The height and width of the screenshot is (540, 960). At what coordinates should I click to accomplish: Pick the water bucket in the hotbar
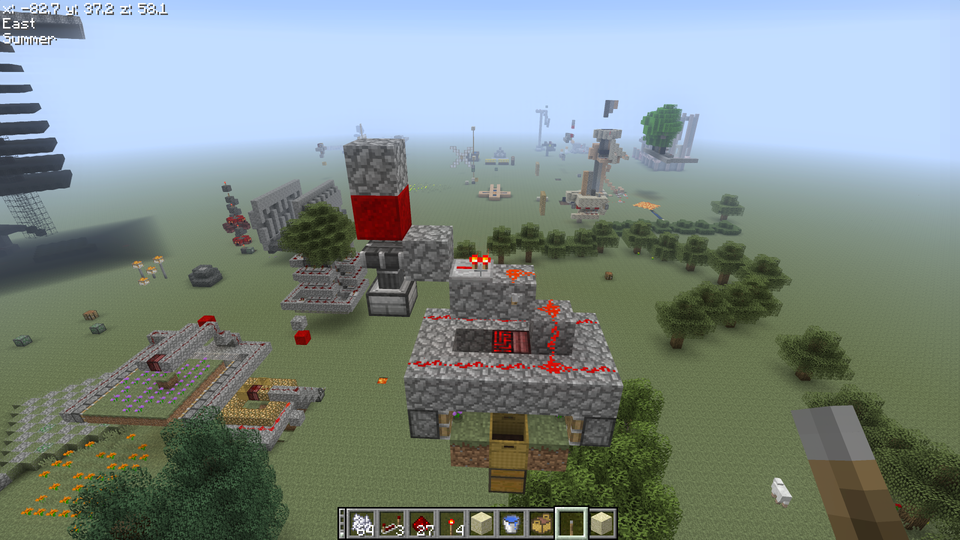coord(512,522)
